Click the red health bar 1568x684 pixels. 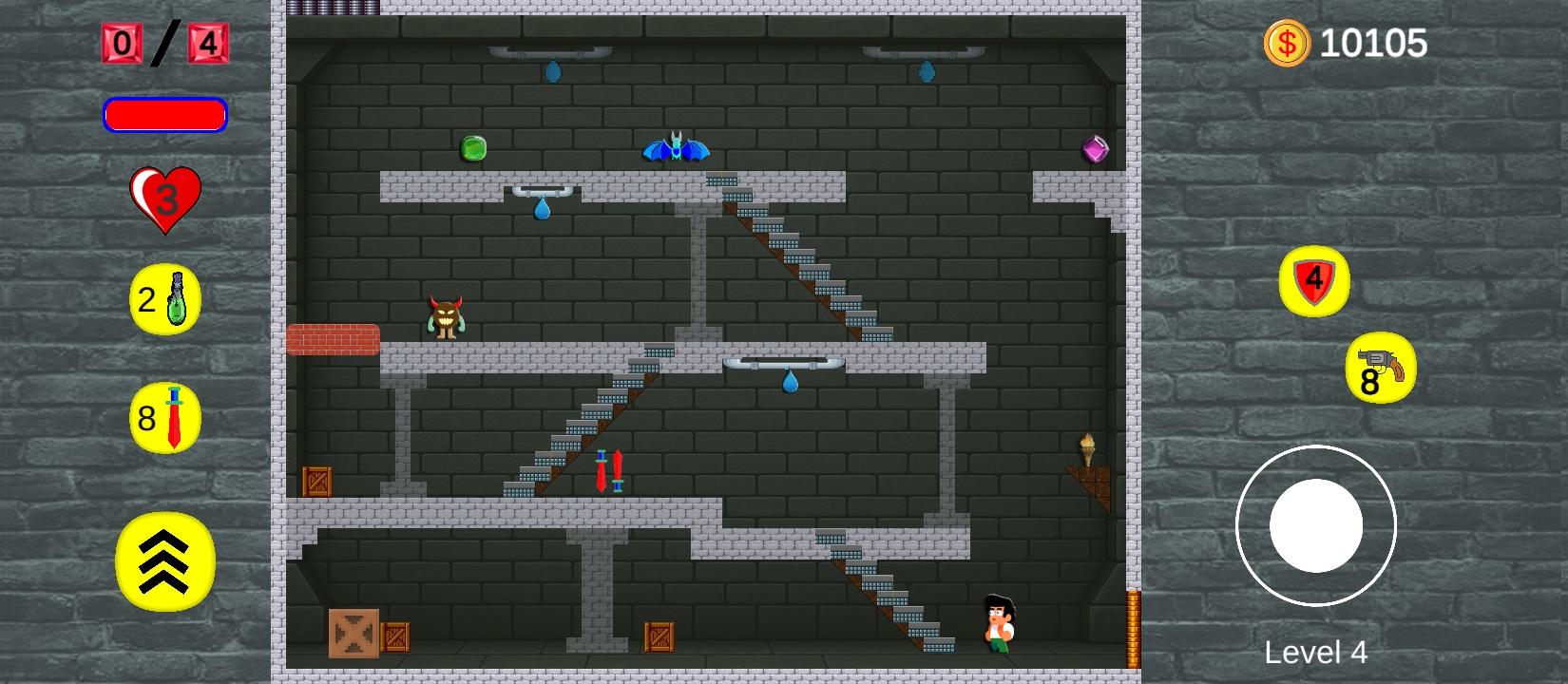(165, 115)
